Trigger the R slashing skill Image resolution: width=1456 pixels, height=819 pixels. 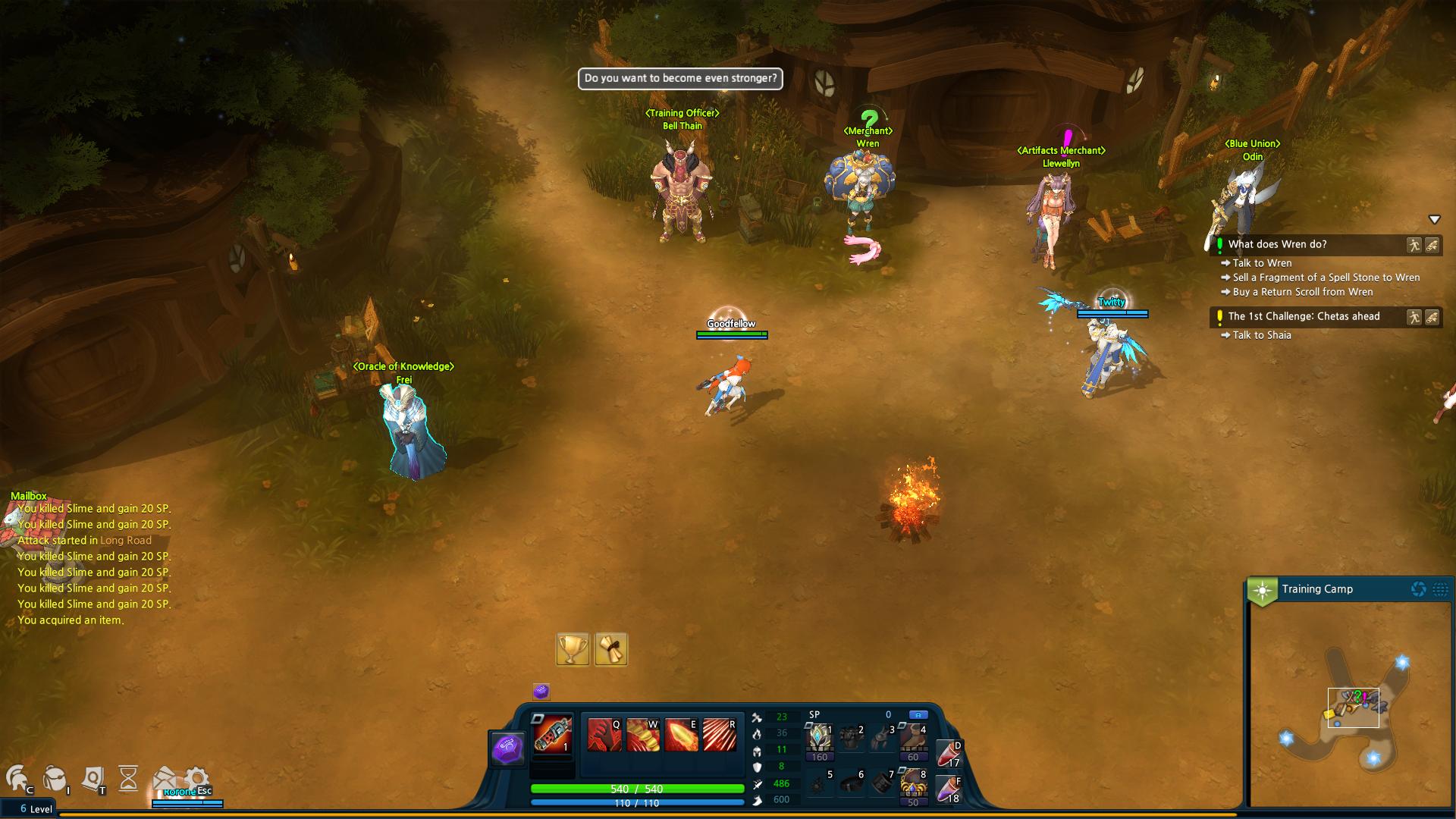click(719, 735)
